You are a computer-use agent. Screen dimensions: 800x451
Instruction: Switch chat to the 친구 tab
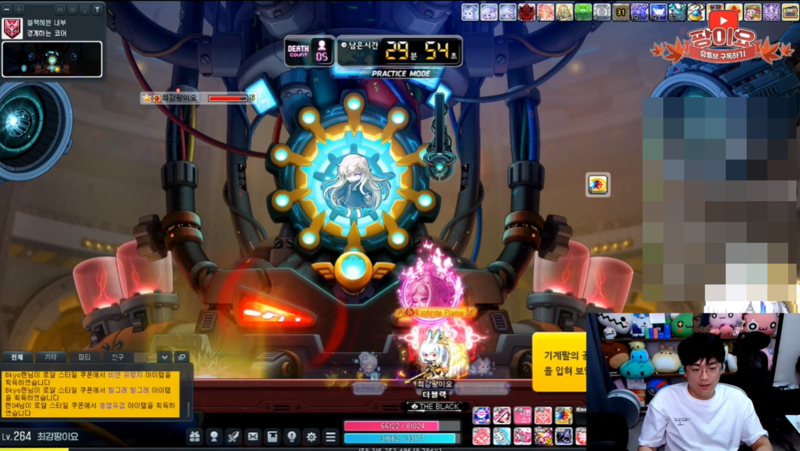(118, 357)
